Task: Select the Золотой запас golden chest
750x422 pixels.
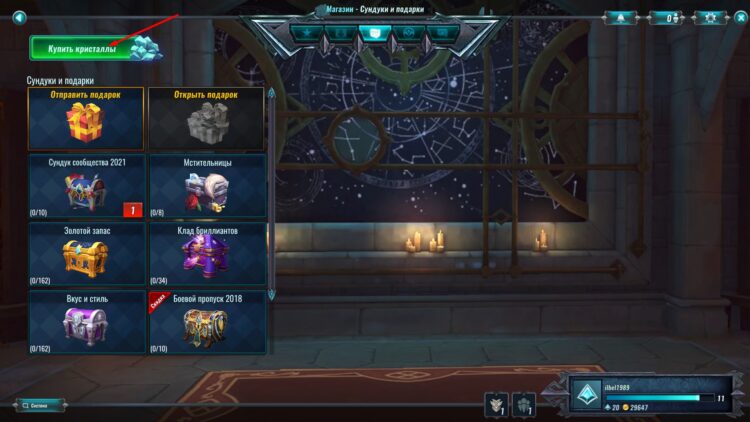Action: (86, 253)
